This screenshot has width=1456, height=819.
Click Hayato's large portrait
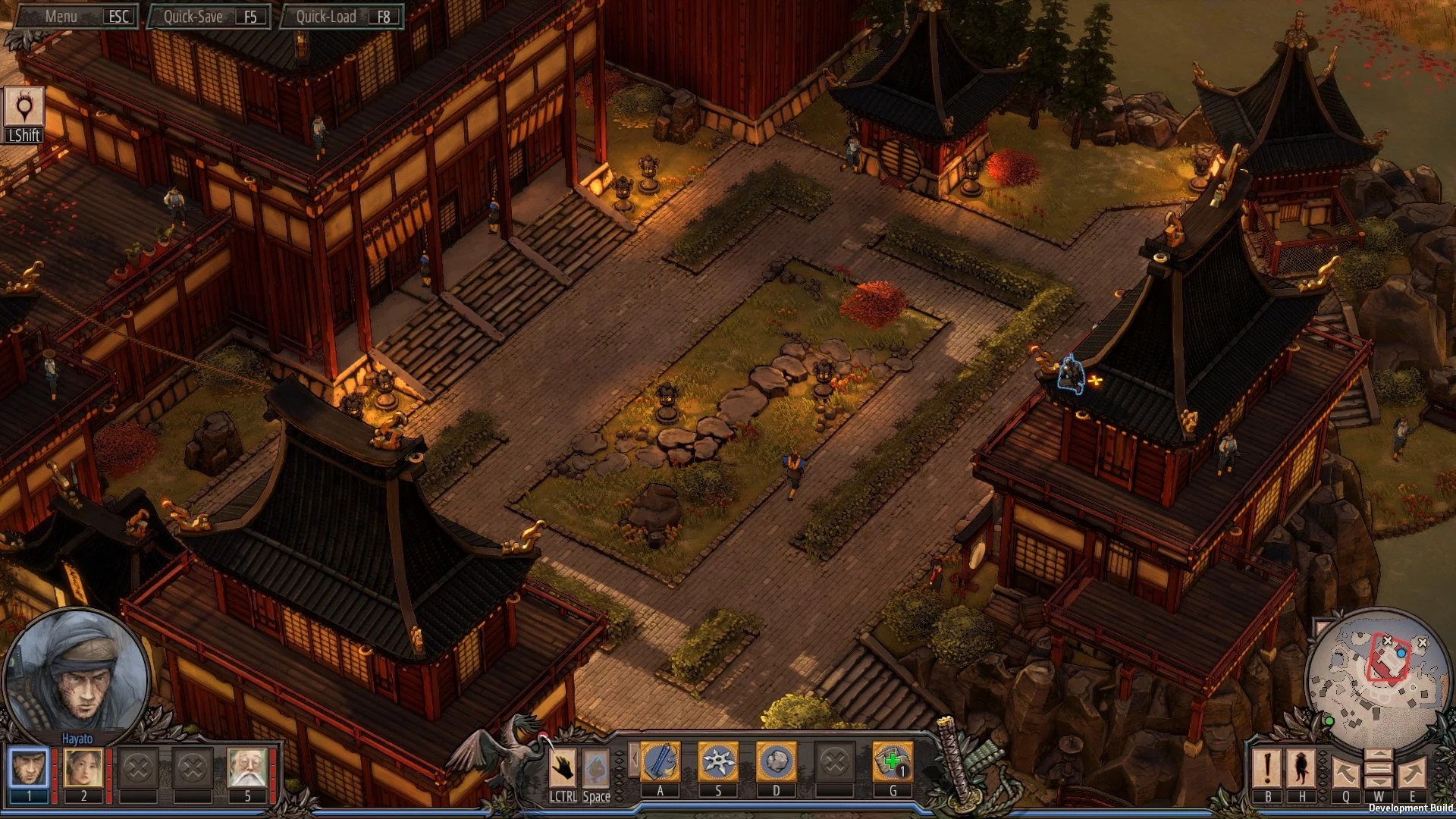pos(76,675)
